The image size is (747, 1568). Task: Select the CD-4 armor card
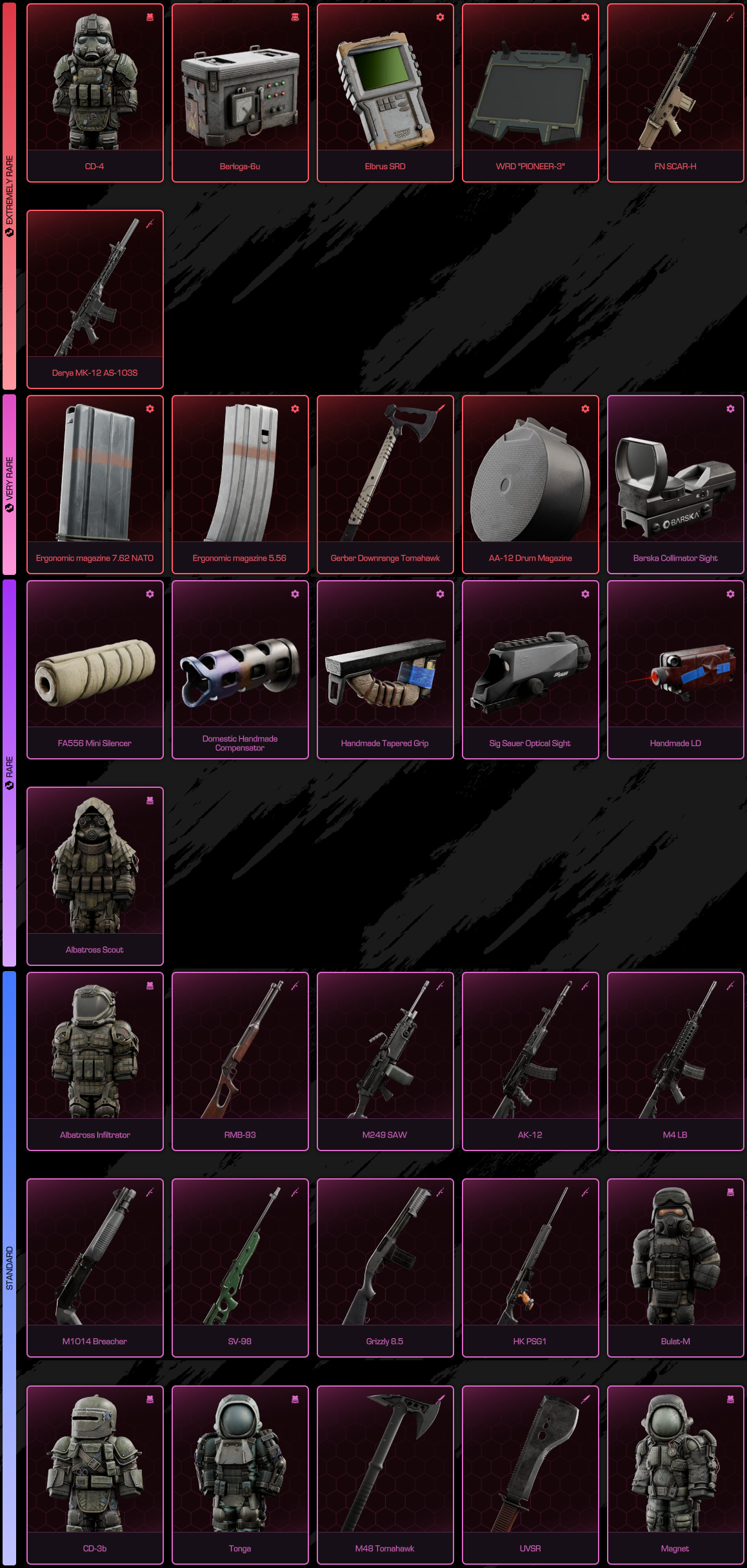pos(95,93)
